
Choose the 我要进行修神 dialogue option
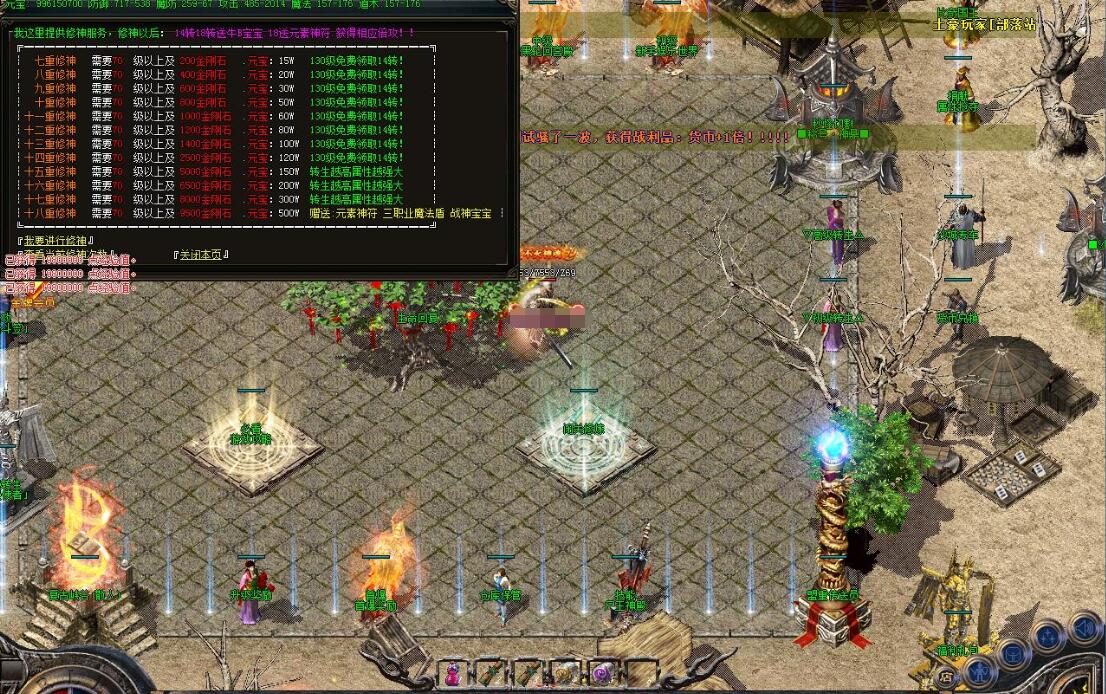55,241
